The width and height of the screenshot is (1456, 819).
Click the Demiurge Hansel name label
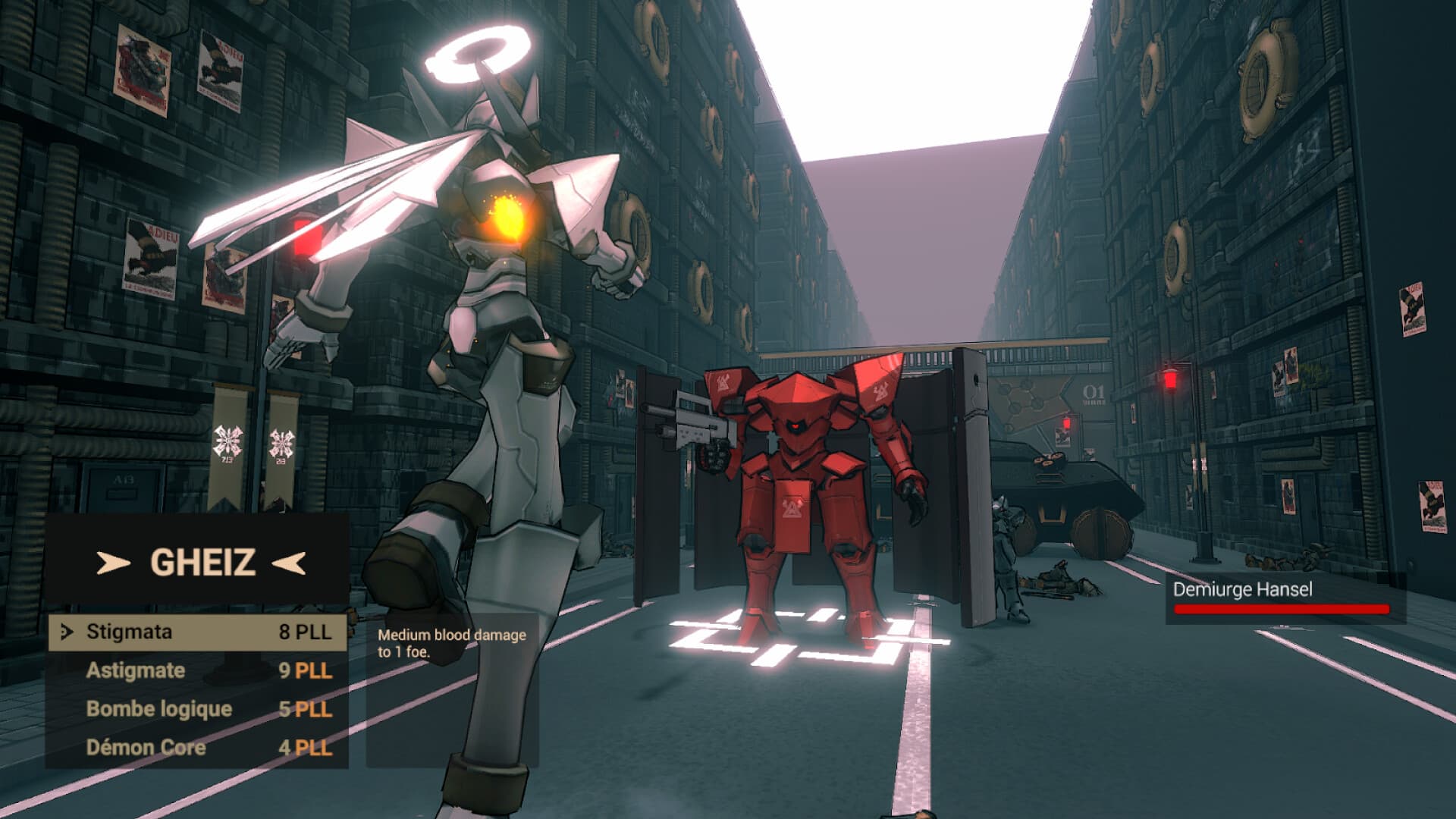(x=1242, y=588)
